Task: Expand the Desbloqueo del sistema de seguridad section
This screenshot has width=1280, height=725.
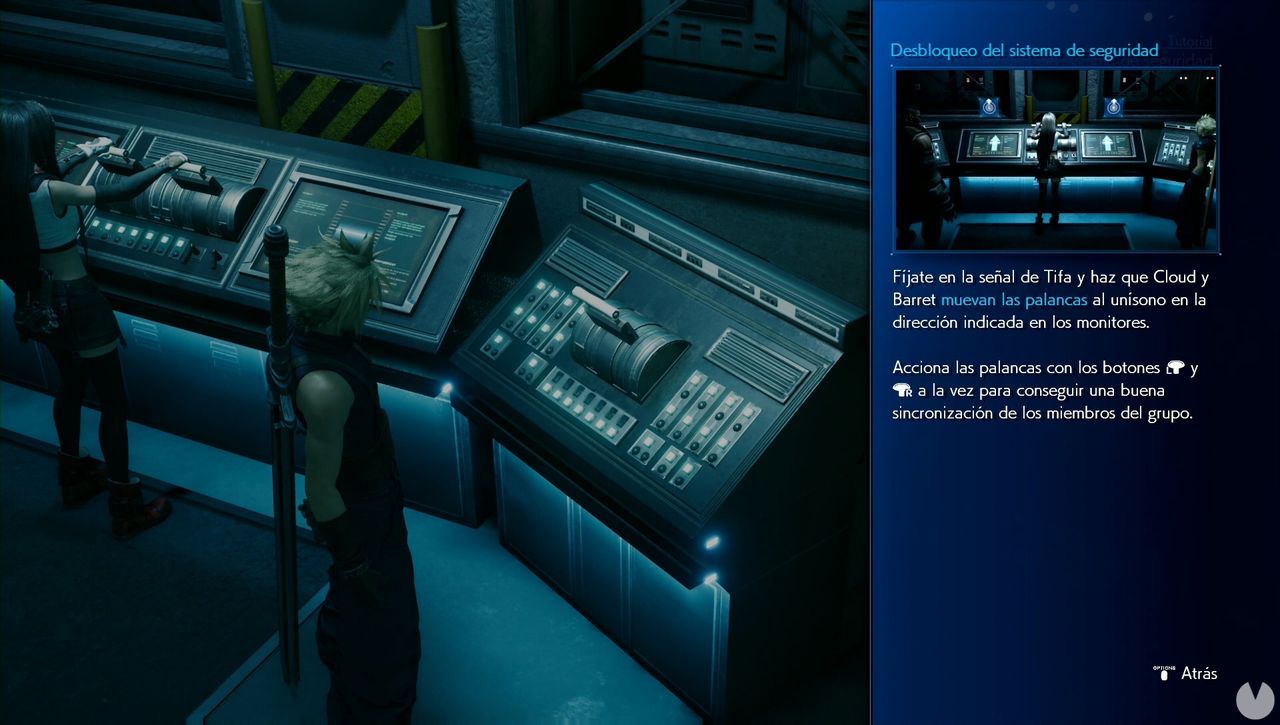Action: click(x=1025, y=50)
